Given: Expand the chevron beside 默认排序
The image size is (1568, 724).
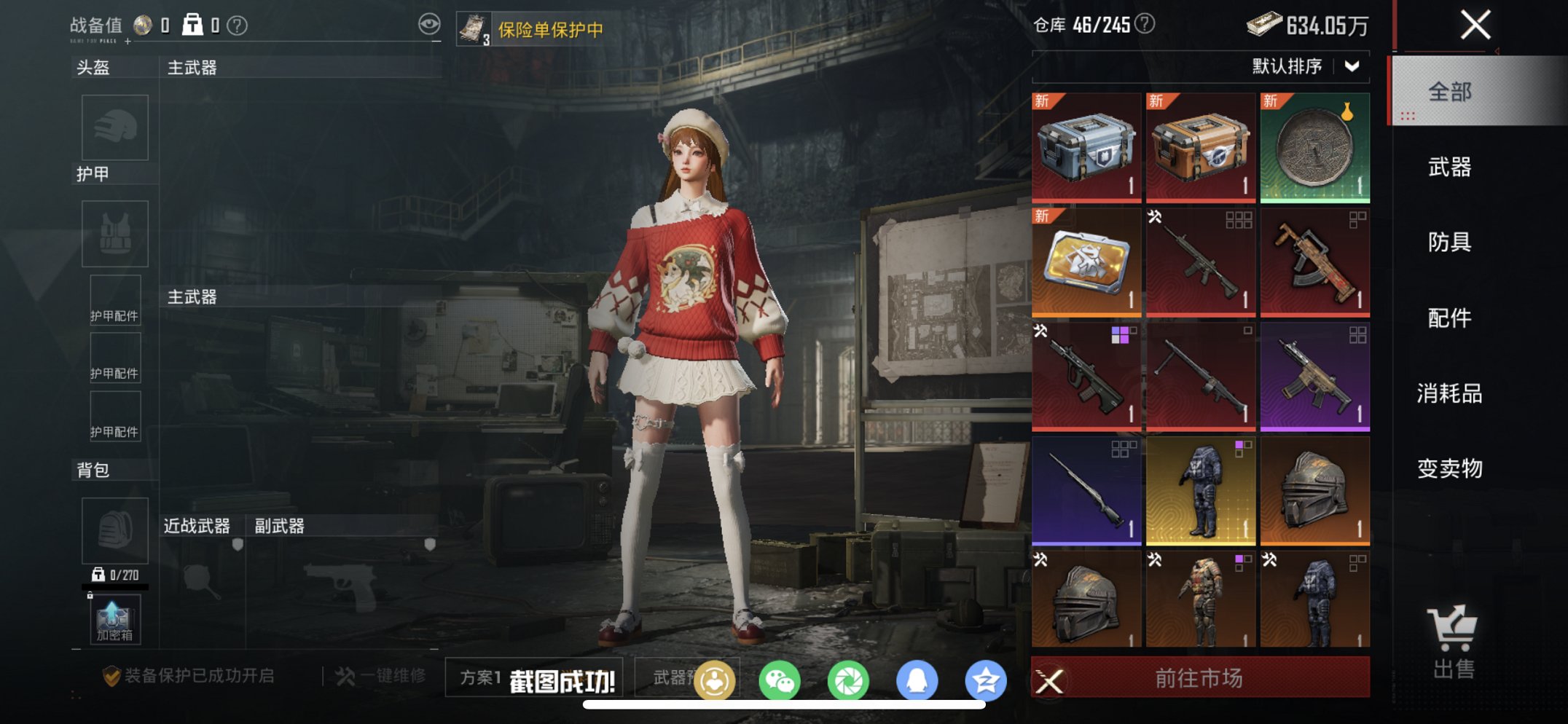Looking at the screenshot, I should (x=1352, y=65).
